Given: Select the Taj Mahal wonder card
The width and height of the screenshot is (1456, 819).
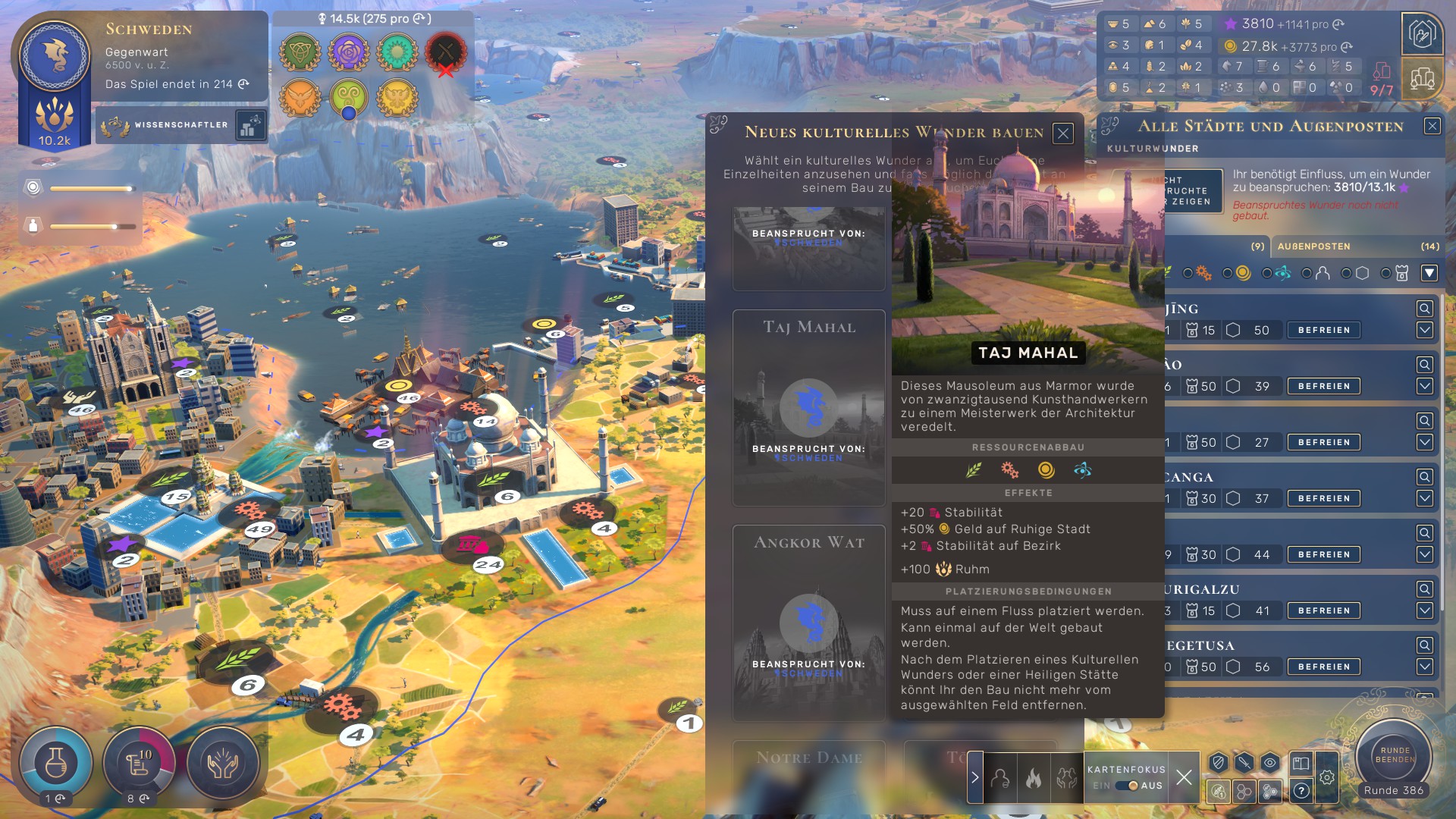Looking at the screenshot, I should tap(808, 407).
